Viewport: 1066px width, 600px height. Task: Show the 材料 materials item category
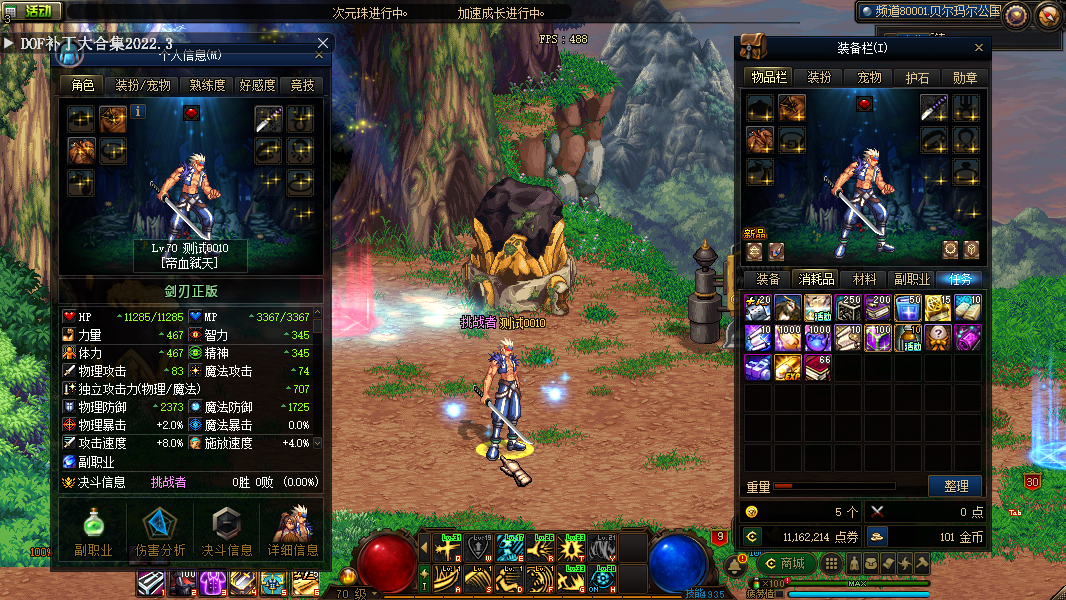click(863, 279)
